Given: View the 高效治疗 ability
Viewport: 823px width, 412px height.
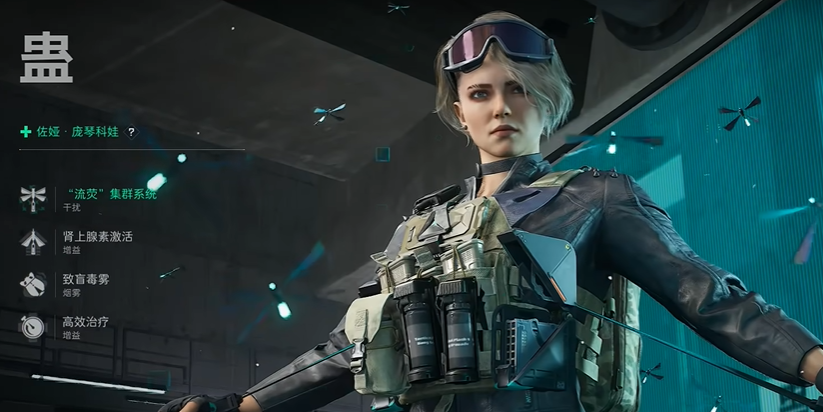Looking at the screenshot, I should pos(86,322).
